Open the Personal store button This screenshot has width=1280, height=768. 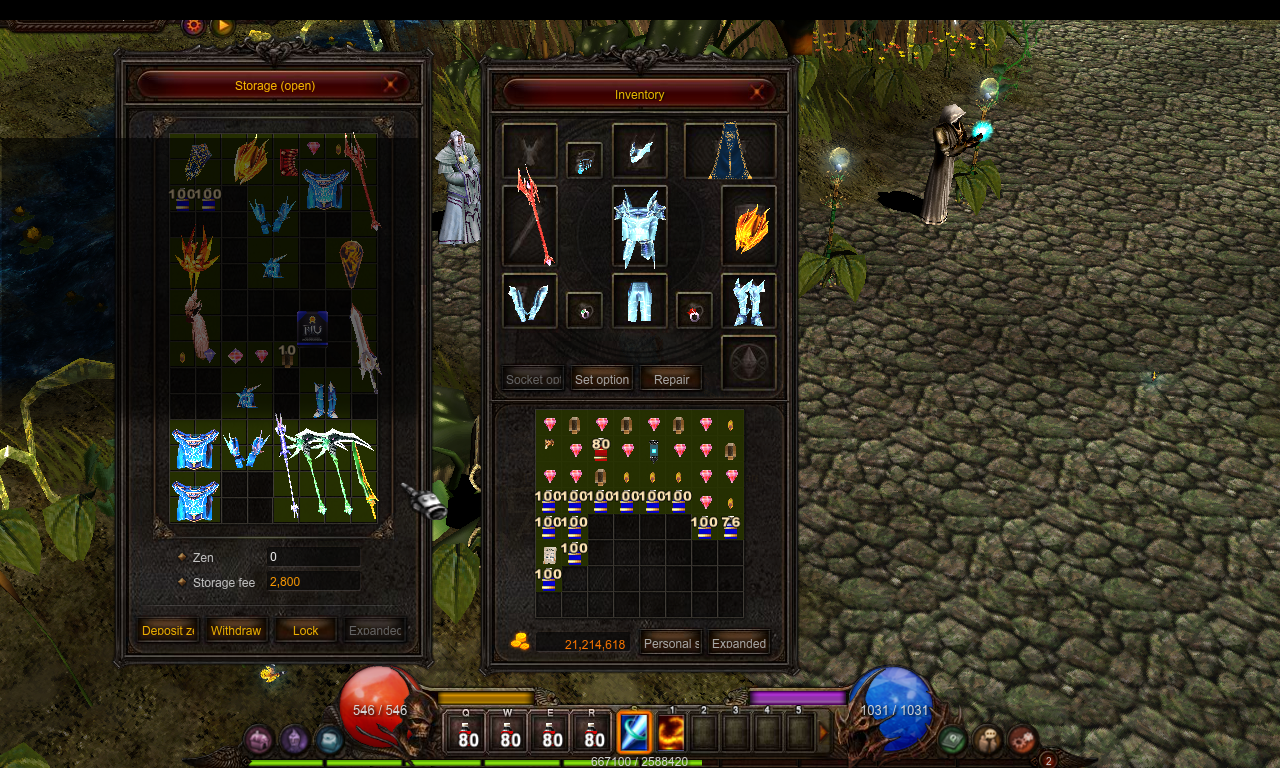(670, 643)
